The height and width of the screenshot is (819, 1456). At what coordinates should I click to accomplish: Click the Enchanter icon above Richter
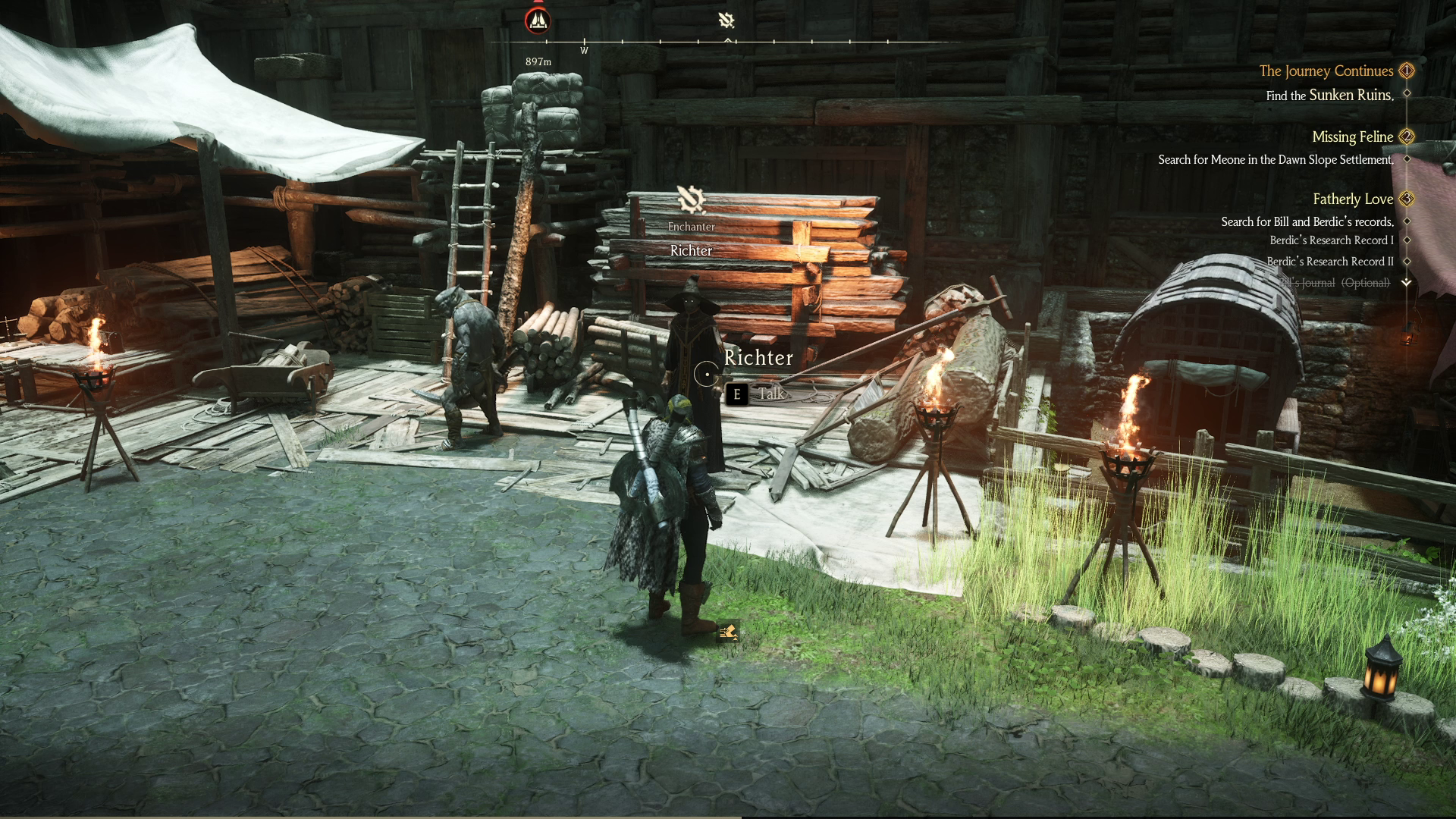[691, 199]
